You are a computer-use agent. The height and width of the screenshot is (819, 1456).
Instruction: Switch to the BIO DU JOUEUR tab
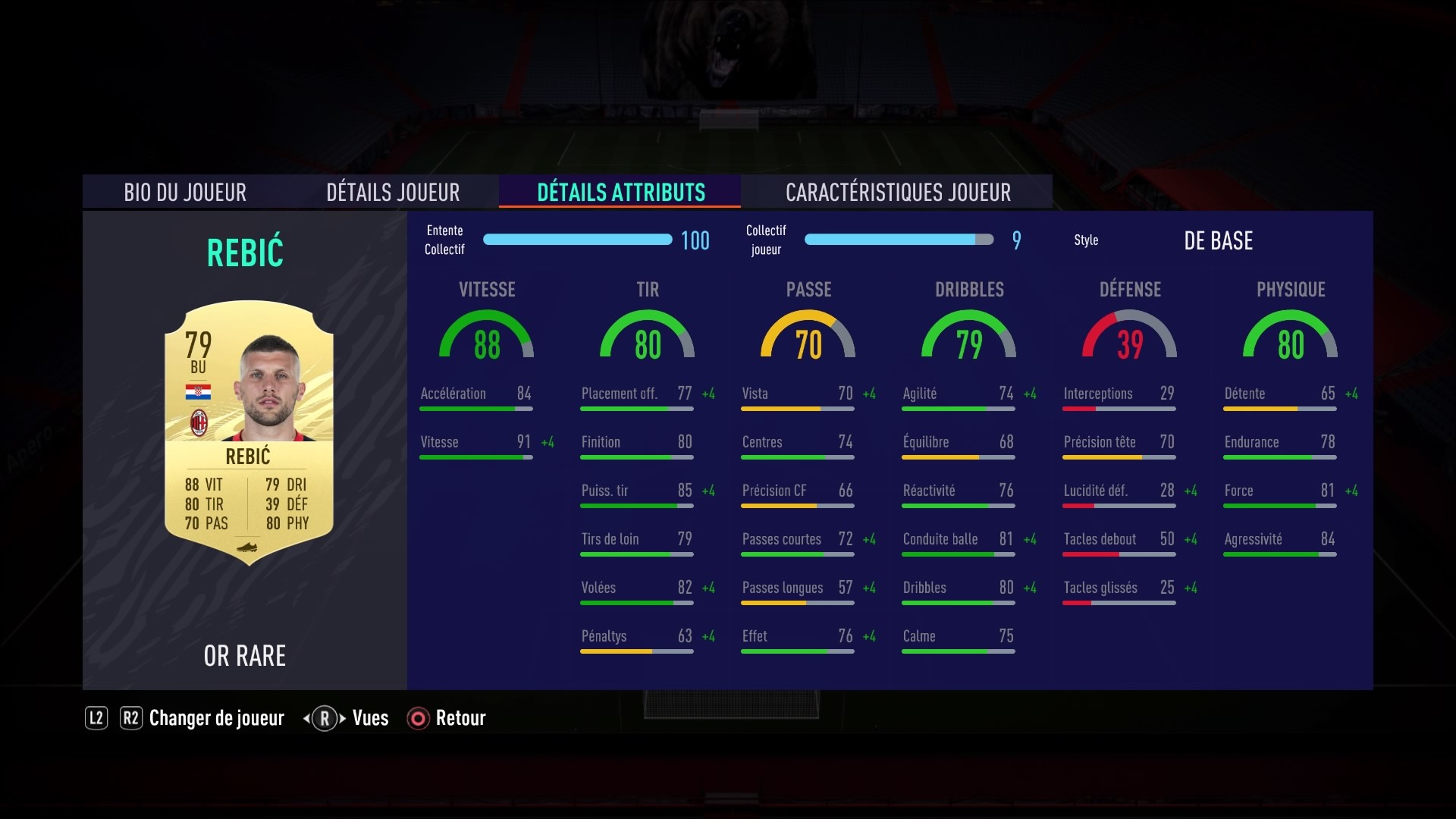[184, 192]
